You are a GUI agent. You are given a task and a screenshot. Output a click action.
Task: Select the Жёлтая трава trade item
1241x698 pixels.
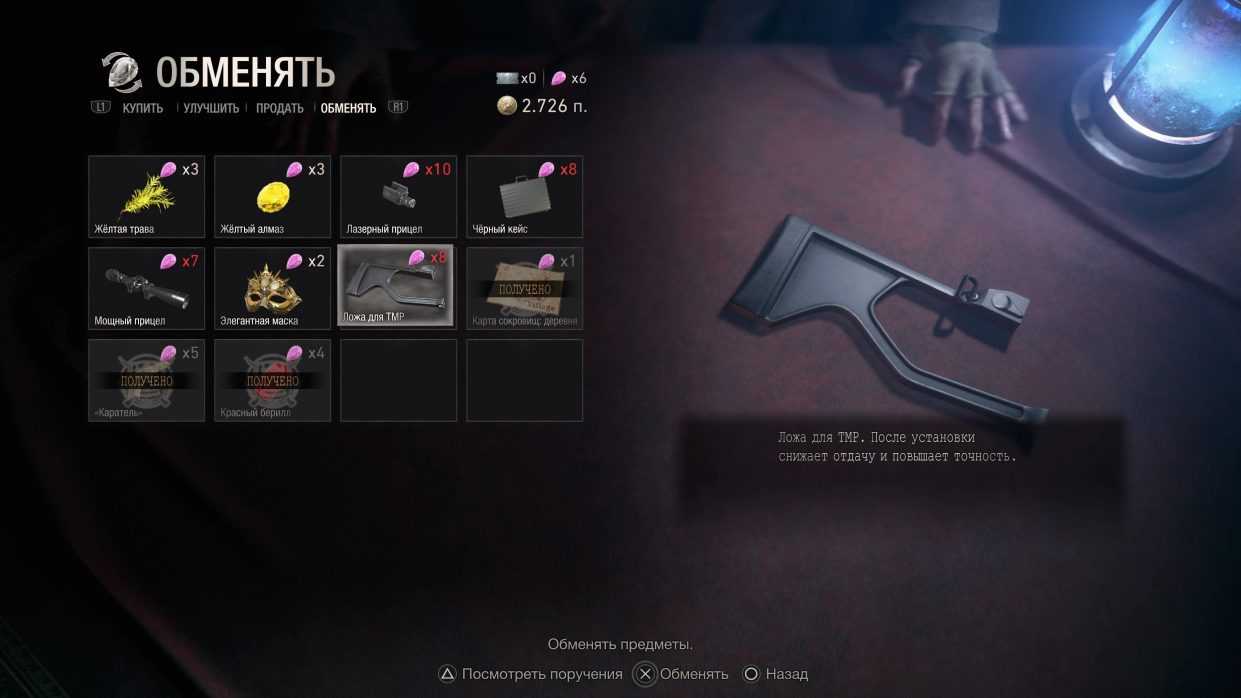(x=146, y=196)
